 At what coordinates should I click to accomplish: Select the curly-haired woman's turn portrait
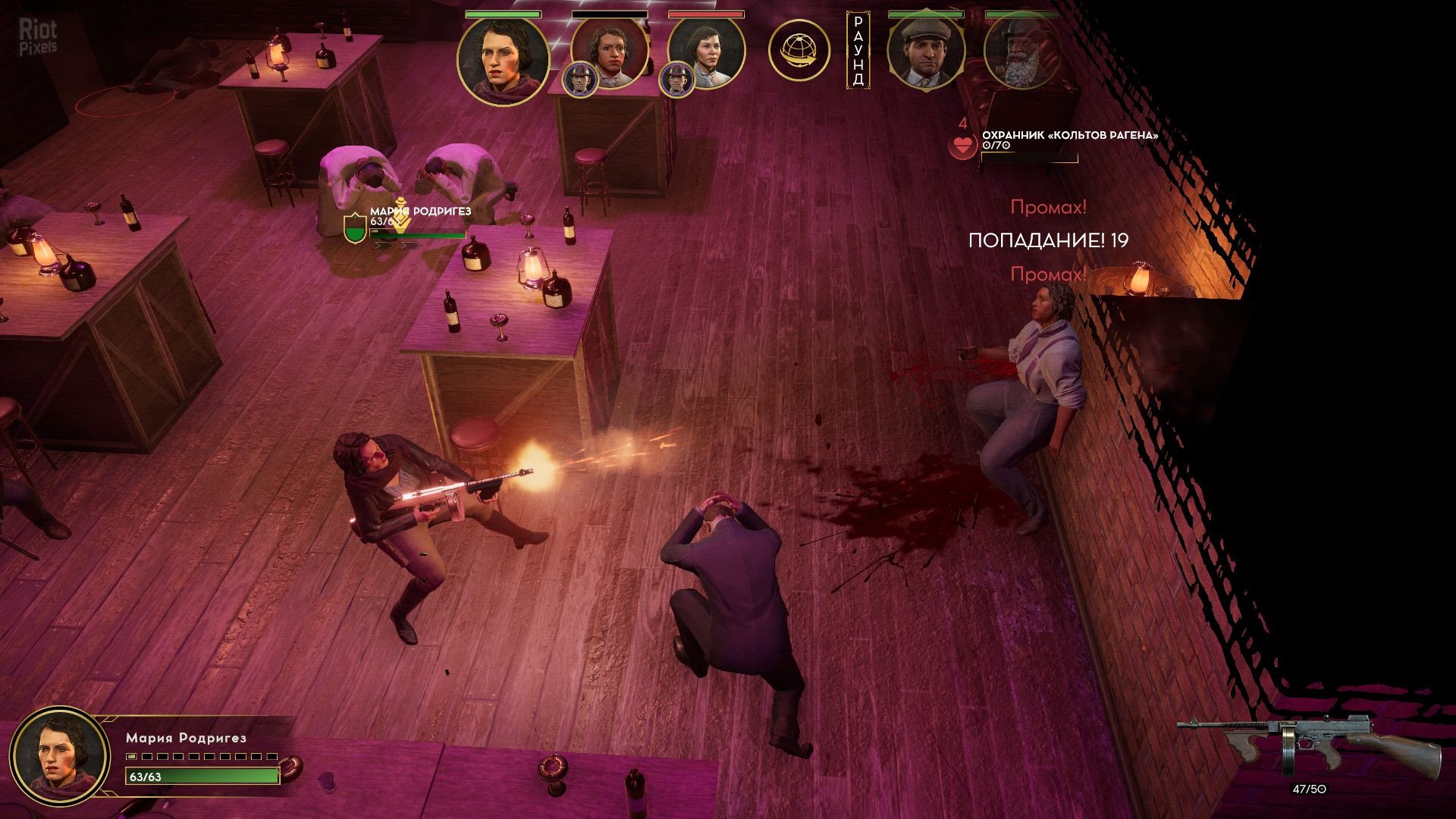(611, 52)
